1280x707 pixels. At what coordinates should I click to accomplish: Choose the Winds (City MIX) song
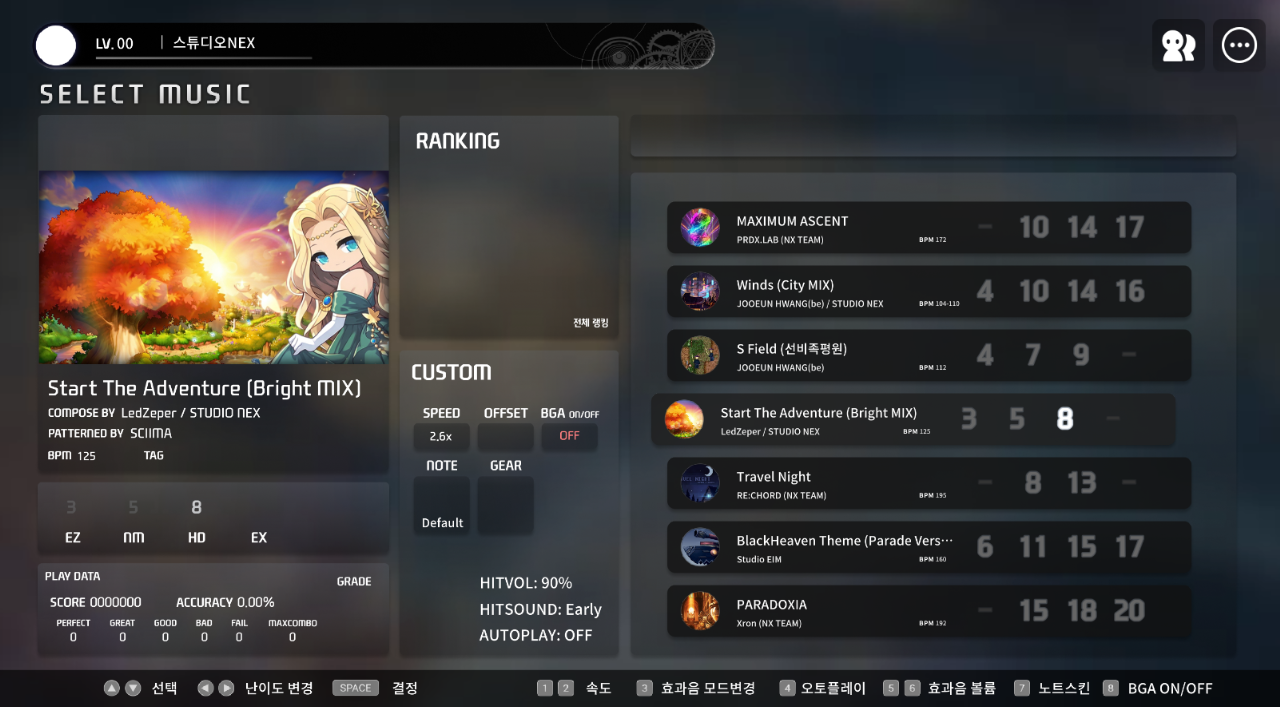(928, 292)
